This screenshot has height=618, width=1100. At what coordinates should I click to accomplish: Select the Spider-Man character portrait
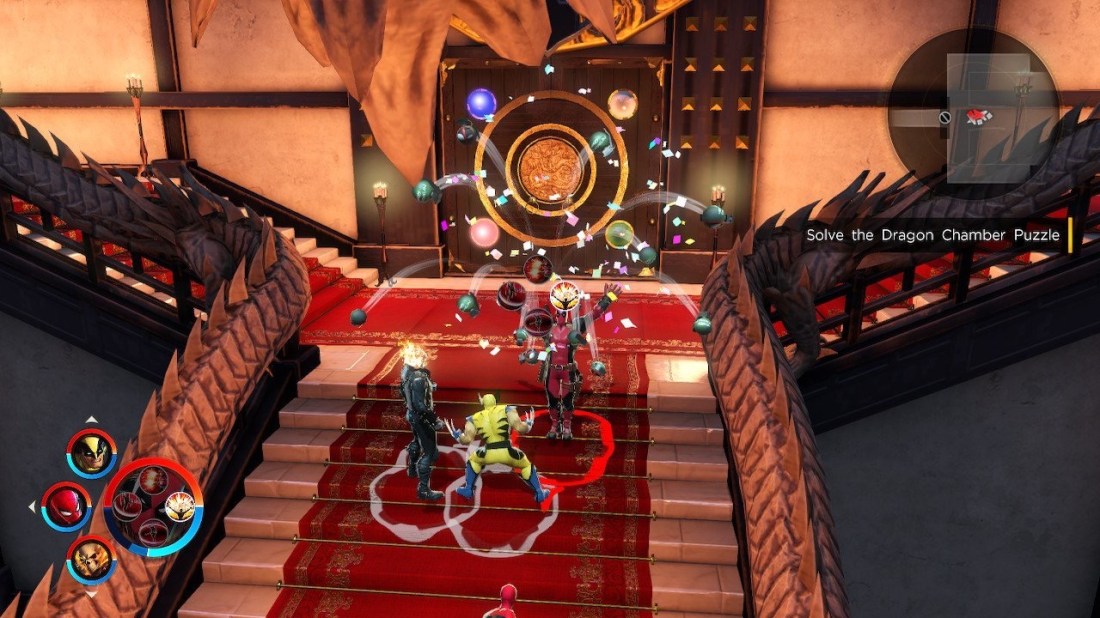(67, 506)
